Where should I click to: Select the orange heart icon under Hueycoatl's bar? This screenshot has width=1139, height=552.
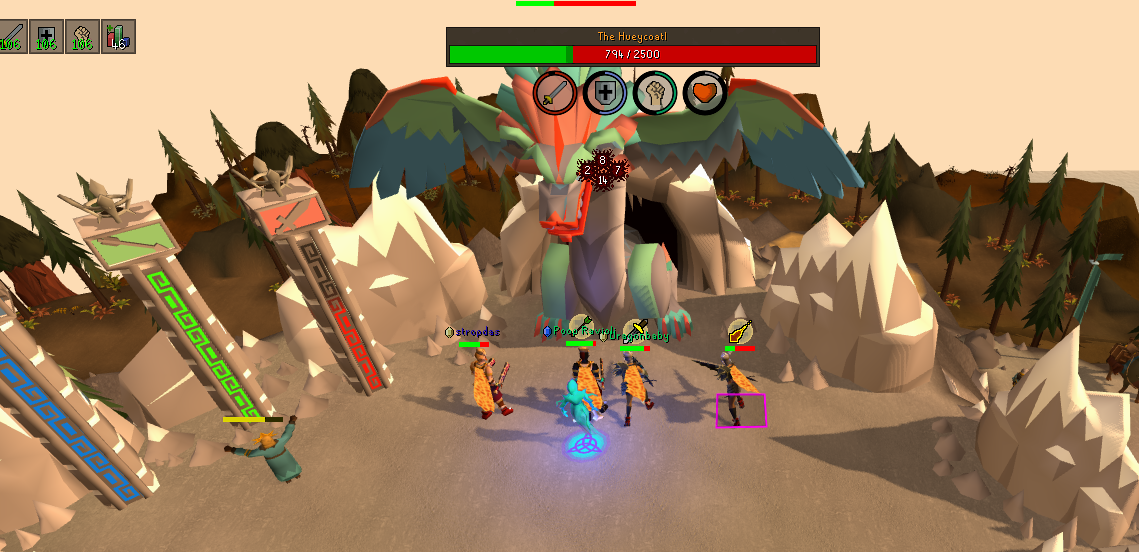click(704, 93)
